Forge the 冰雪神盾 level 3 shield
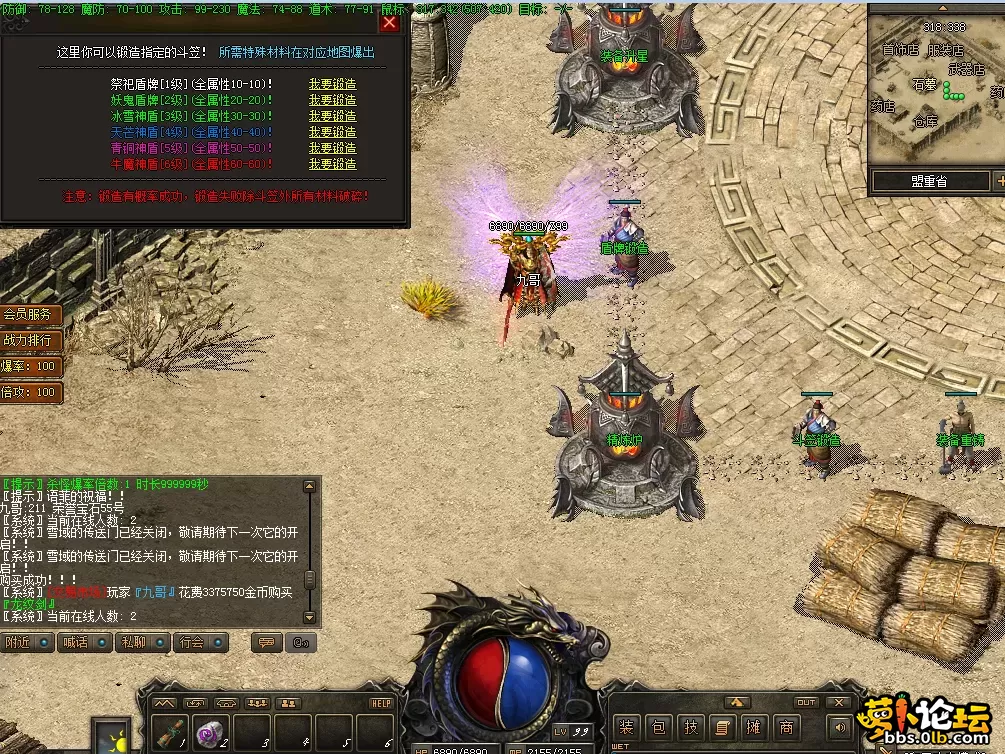The height and width of the screenshot is (754, 1005). (x=332, y=117)
